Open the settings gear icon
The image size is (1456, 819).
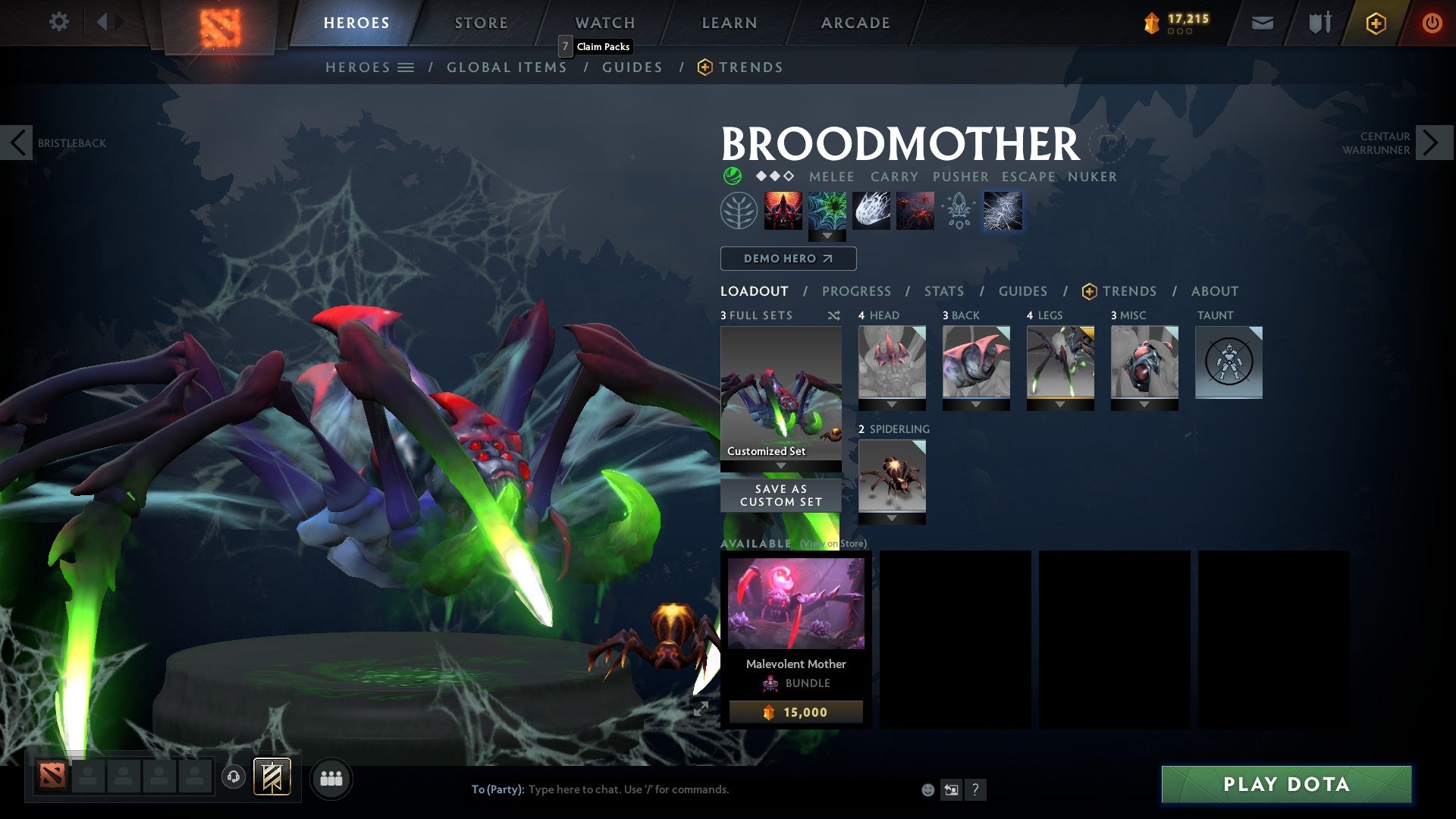[x=58, y=22]
